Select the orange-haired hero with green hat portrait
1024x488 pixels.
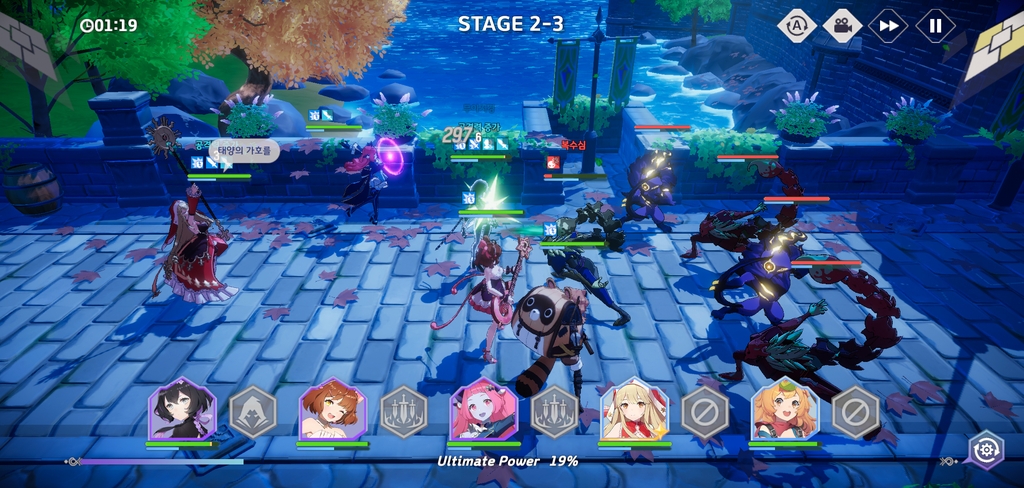coord(785,409)
